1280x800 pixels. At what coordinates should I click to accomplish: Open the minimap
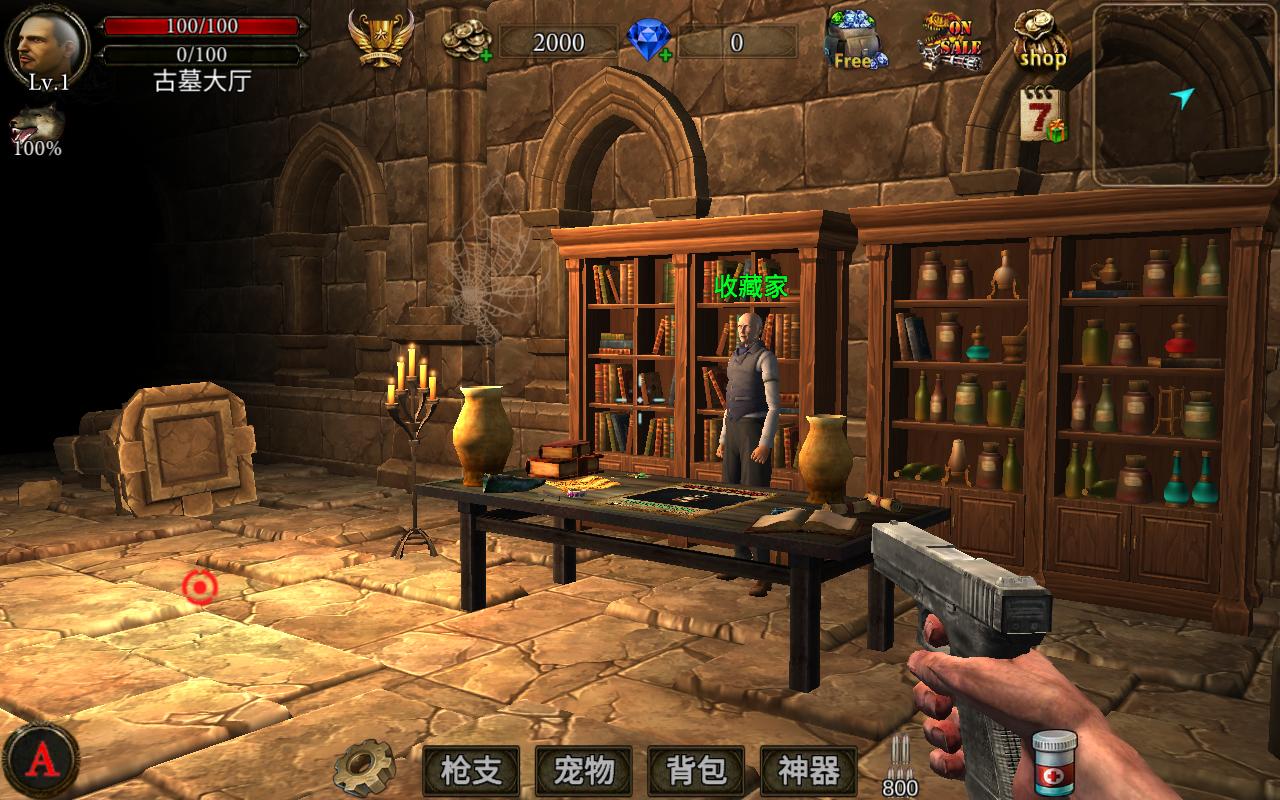[1185, 95]
